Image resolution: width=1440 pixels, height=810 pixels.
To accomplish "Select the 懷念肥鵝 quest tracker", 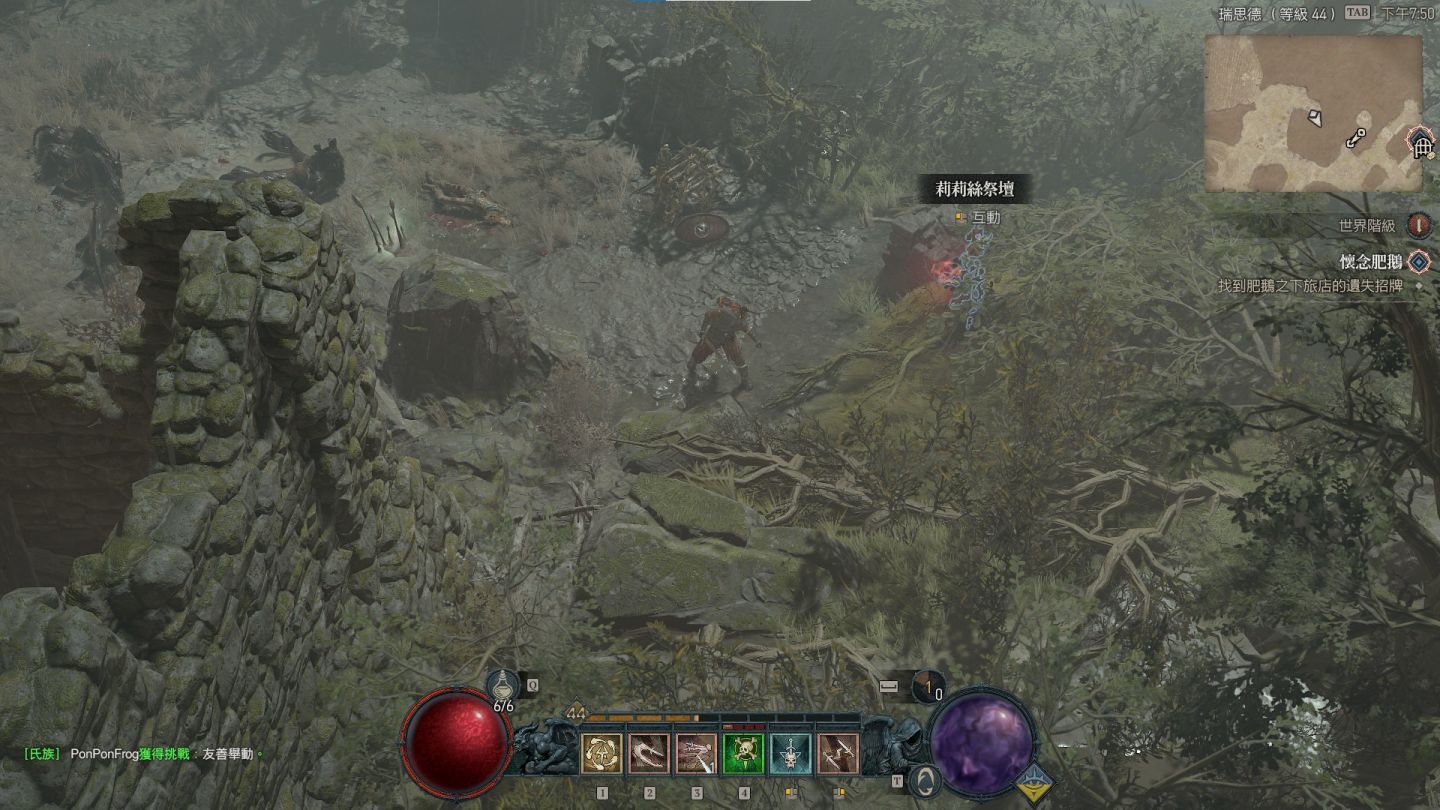I will (1372, 263).
